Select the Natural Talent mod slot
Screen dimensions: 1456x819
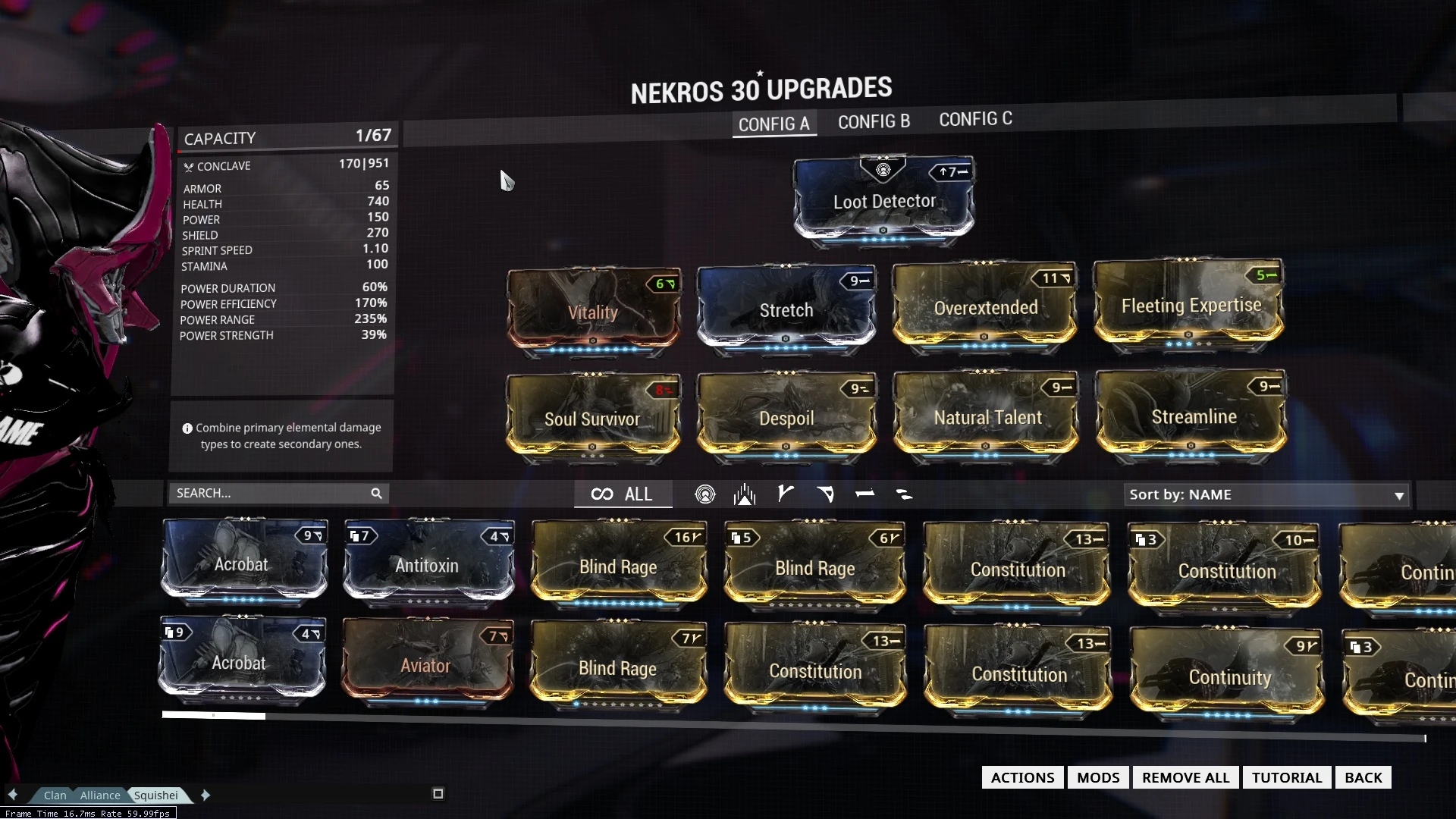coord(987,417)
